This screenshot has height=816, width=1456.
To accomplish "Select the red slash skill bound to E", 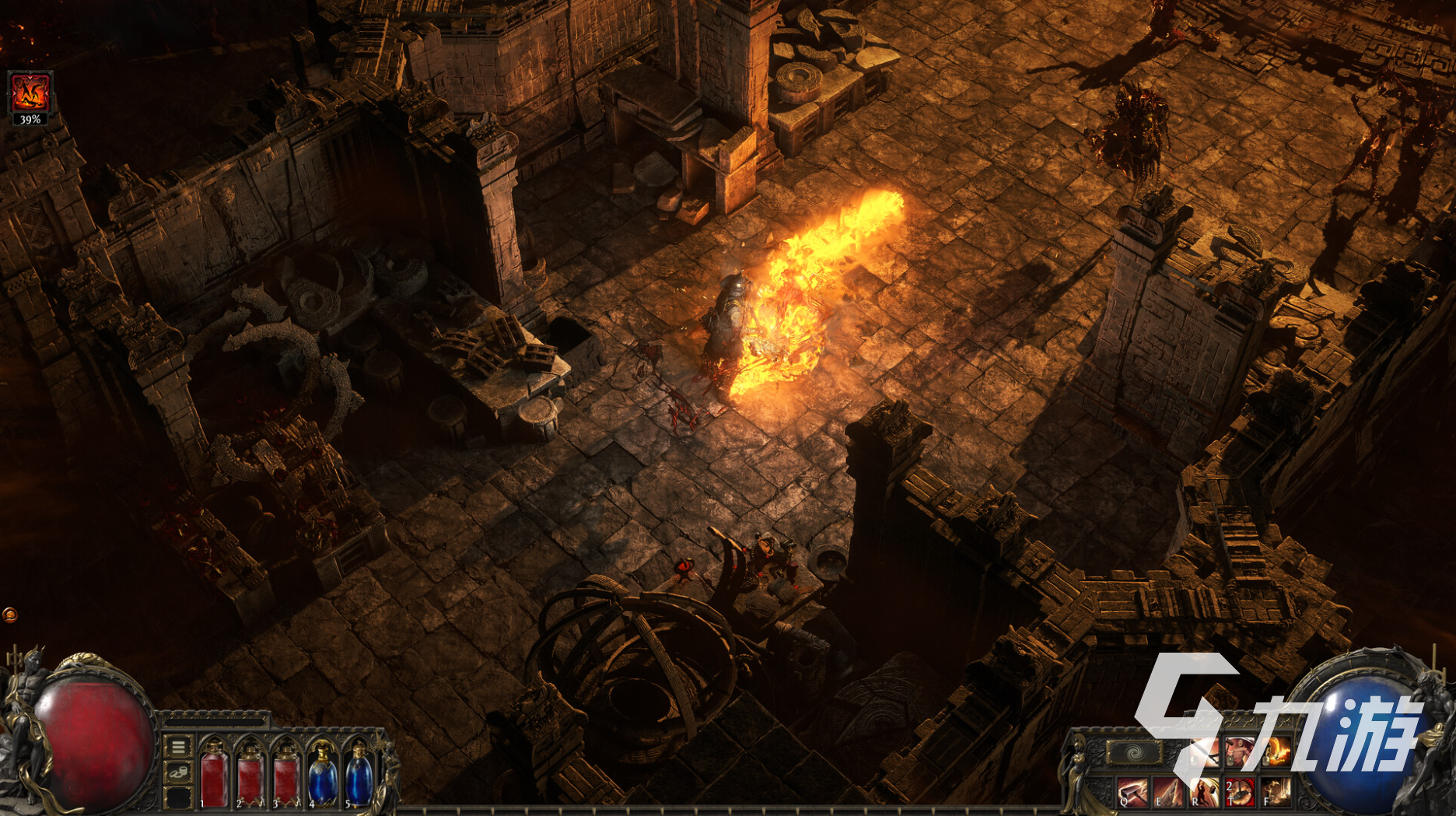I will 1168,792.
